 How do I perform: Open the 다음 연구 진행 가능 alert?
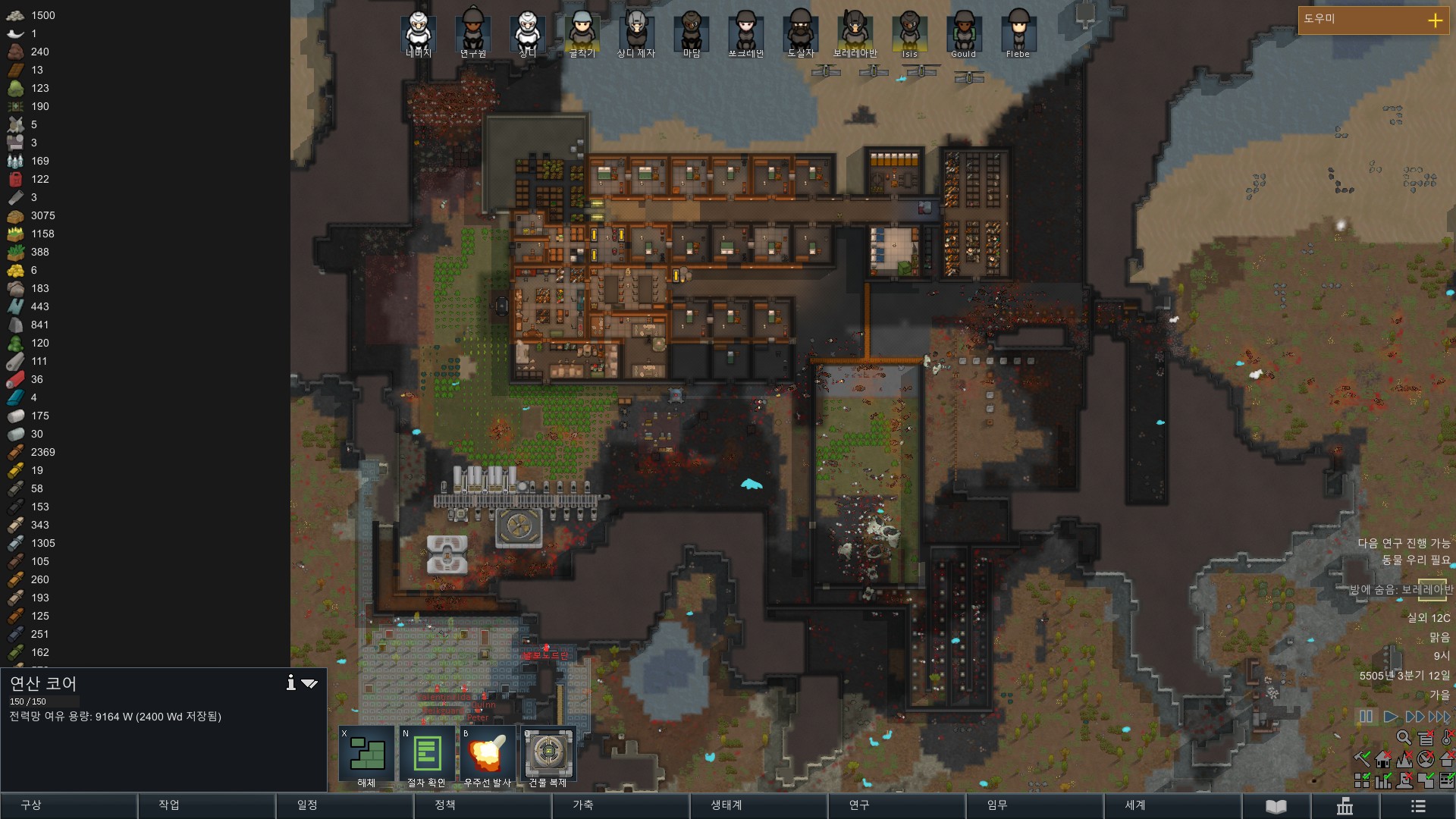(1403, 543)
